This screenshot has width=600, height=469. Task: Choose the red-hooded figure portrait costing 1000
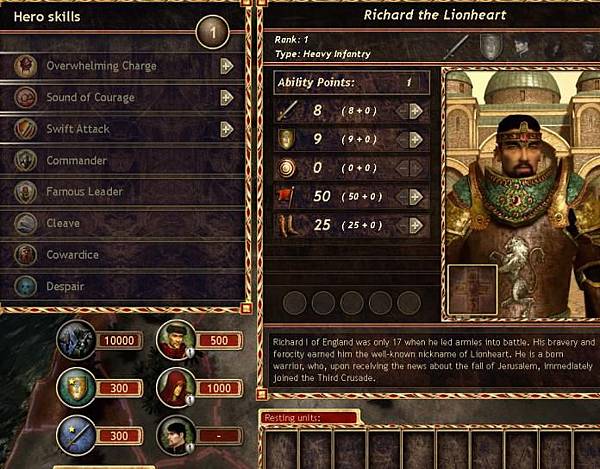(x=176, y=387)
